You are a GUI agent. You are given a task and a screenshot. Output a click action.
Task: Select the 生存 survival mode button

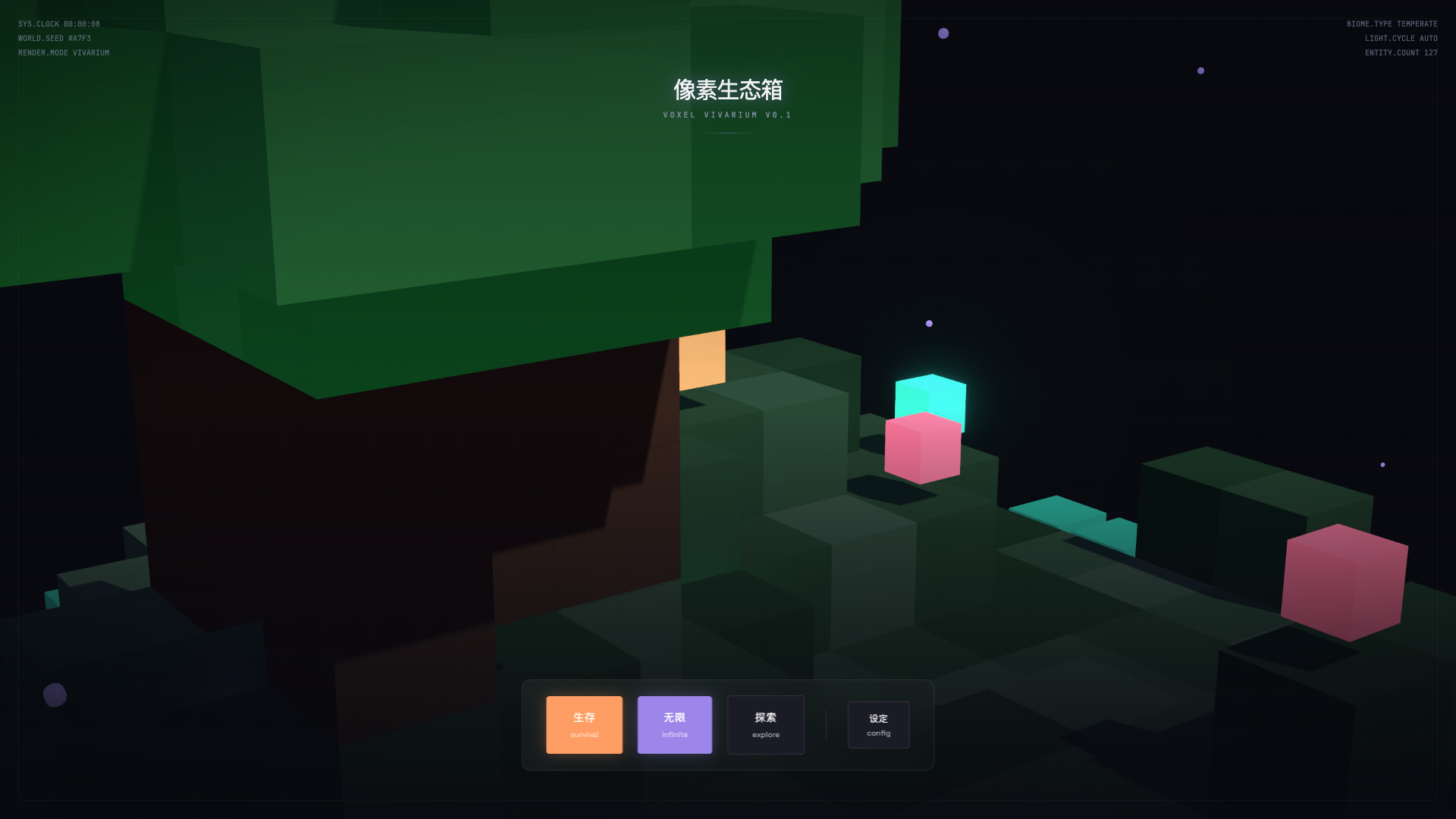pos(584,724)
